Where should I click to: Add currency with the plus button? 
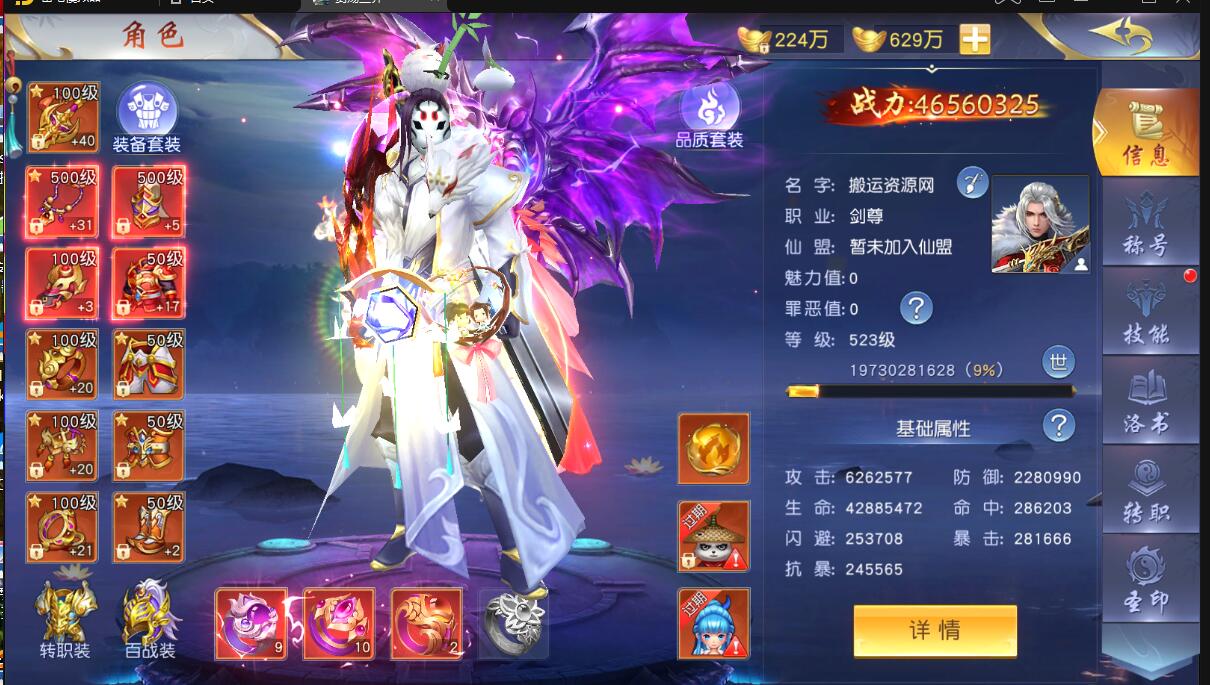pos(975,39)
